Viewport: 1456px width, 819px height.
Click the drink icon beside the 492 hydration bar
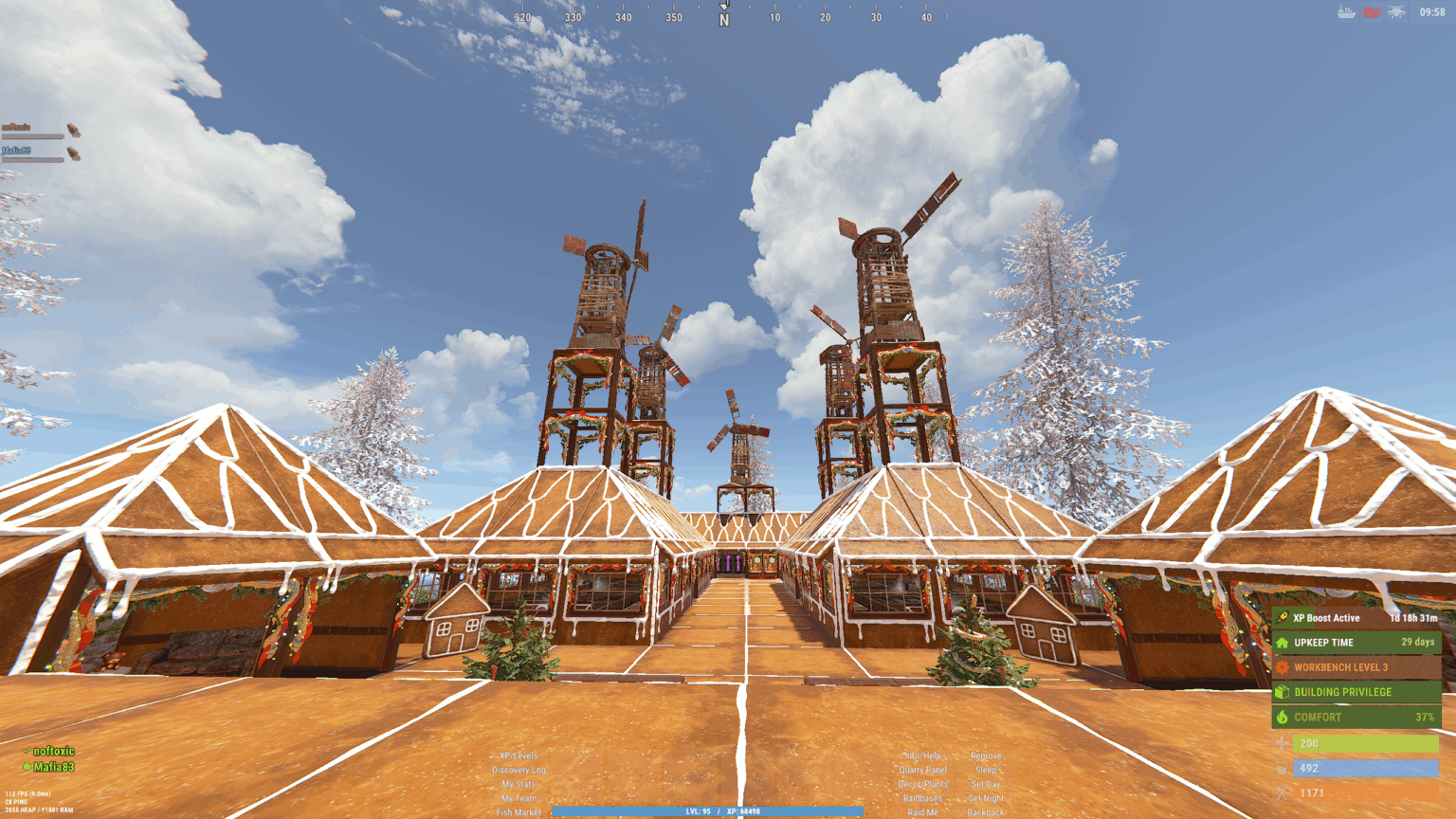pyautogui.click(x=1282, y=768)
